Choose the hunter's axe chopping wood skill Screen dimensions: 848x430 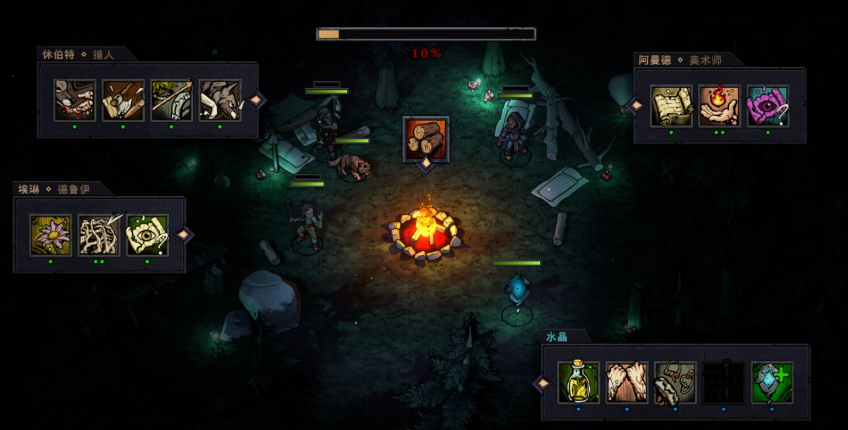point(123,101)
